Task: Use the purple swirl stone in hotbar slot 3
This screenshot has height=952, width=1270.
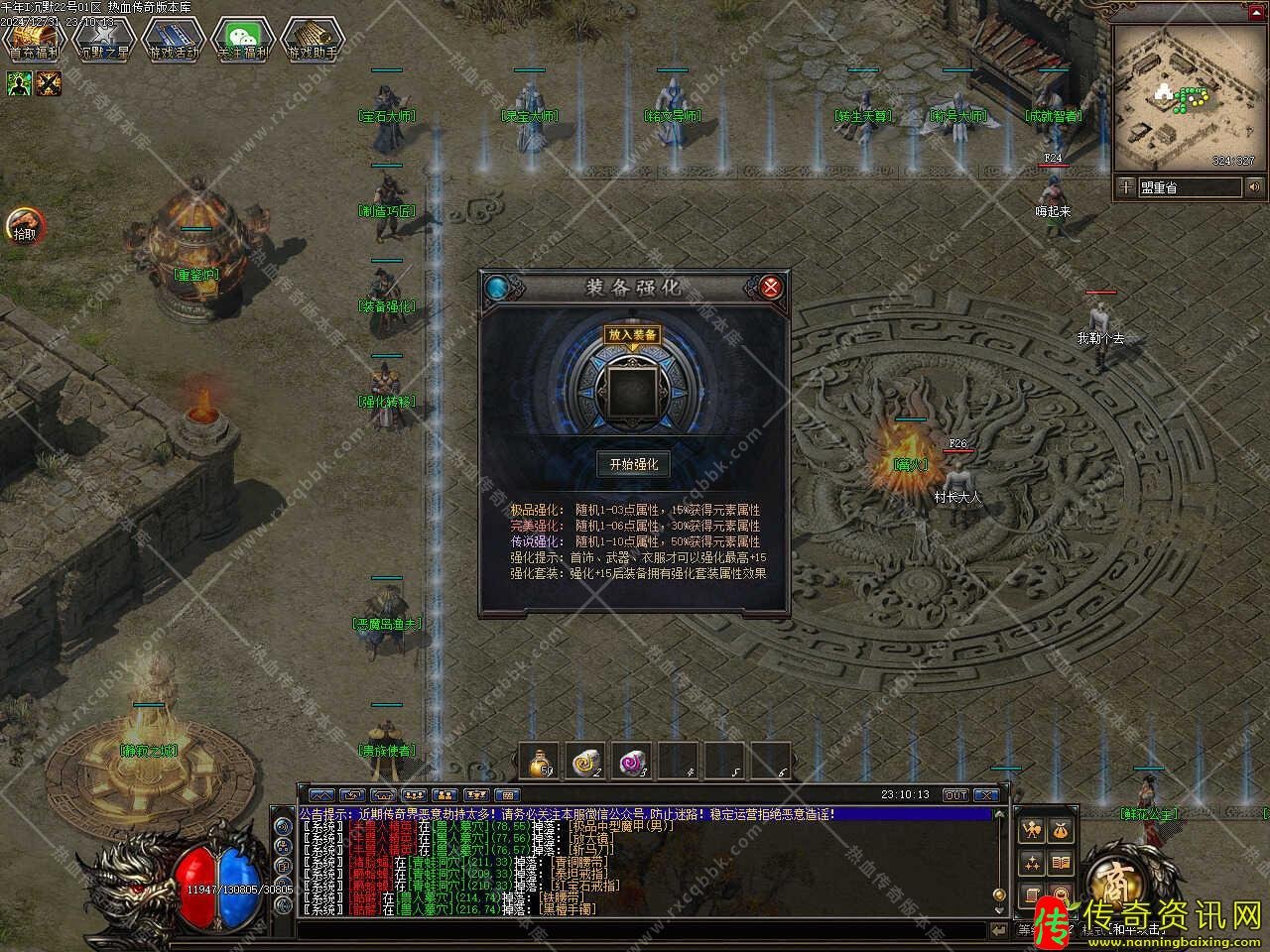Action: point(633,762)
